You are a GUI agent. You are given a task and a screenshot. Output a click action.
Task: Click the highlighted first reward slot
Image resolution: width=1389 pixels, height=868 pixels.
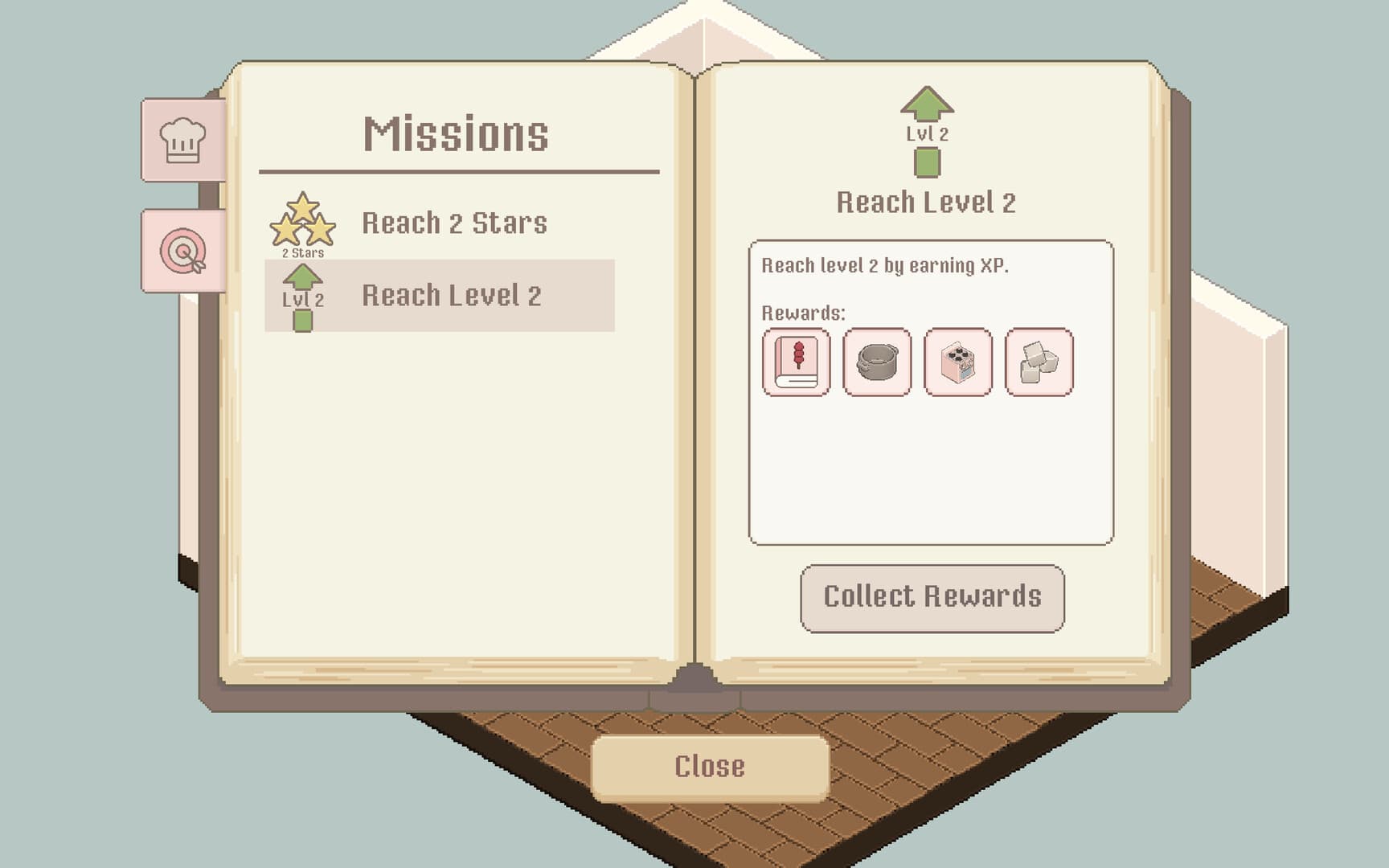click(x=794, y=362)
